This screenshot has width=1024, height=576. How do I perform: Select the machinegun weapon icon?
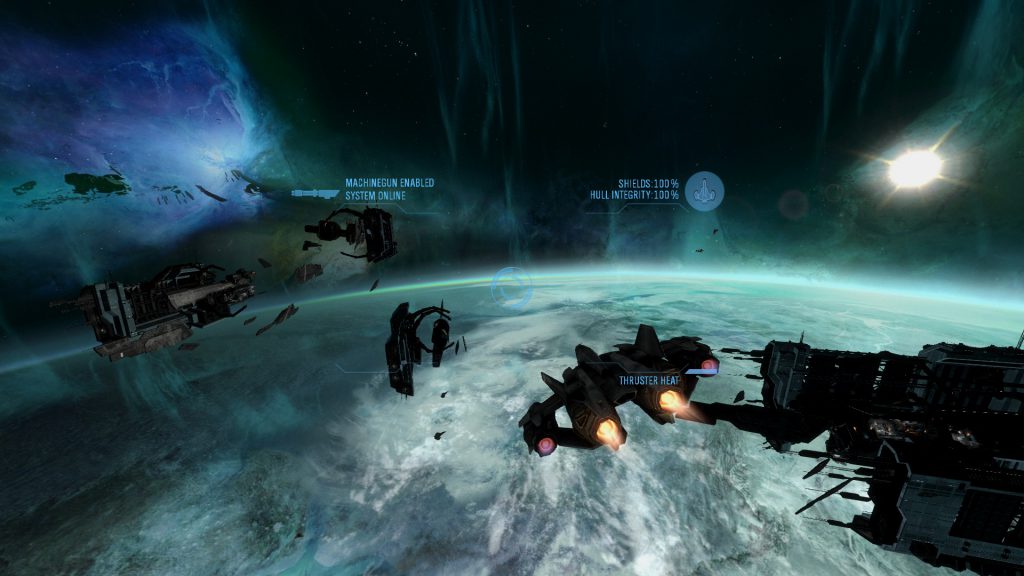315,192
